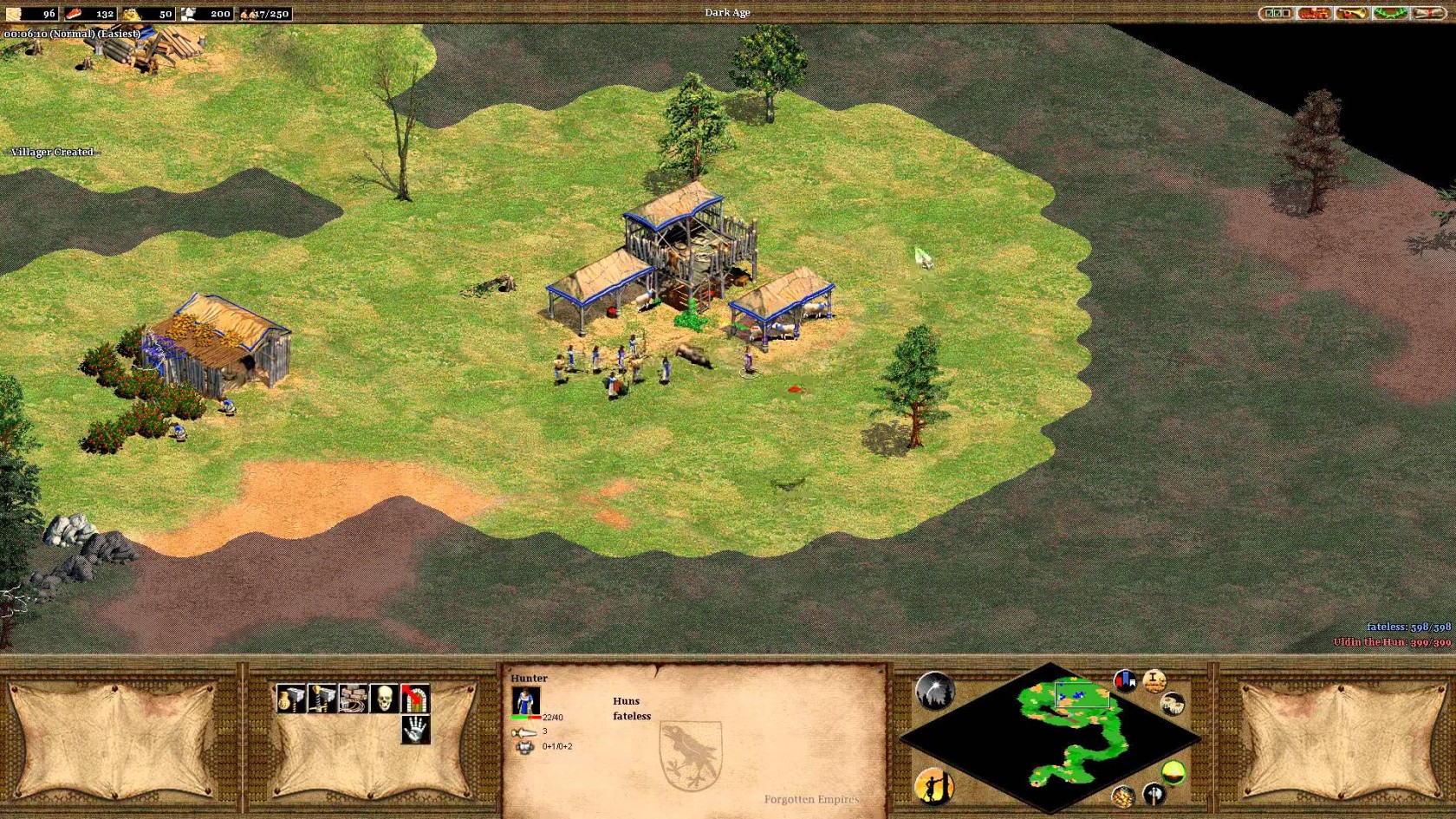The image size is (1456, 819).
Task: Open the scroll menu button
Action: [1428, 13]
